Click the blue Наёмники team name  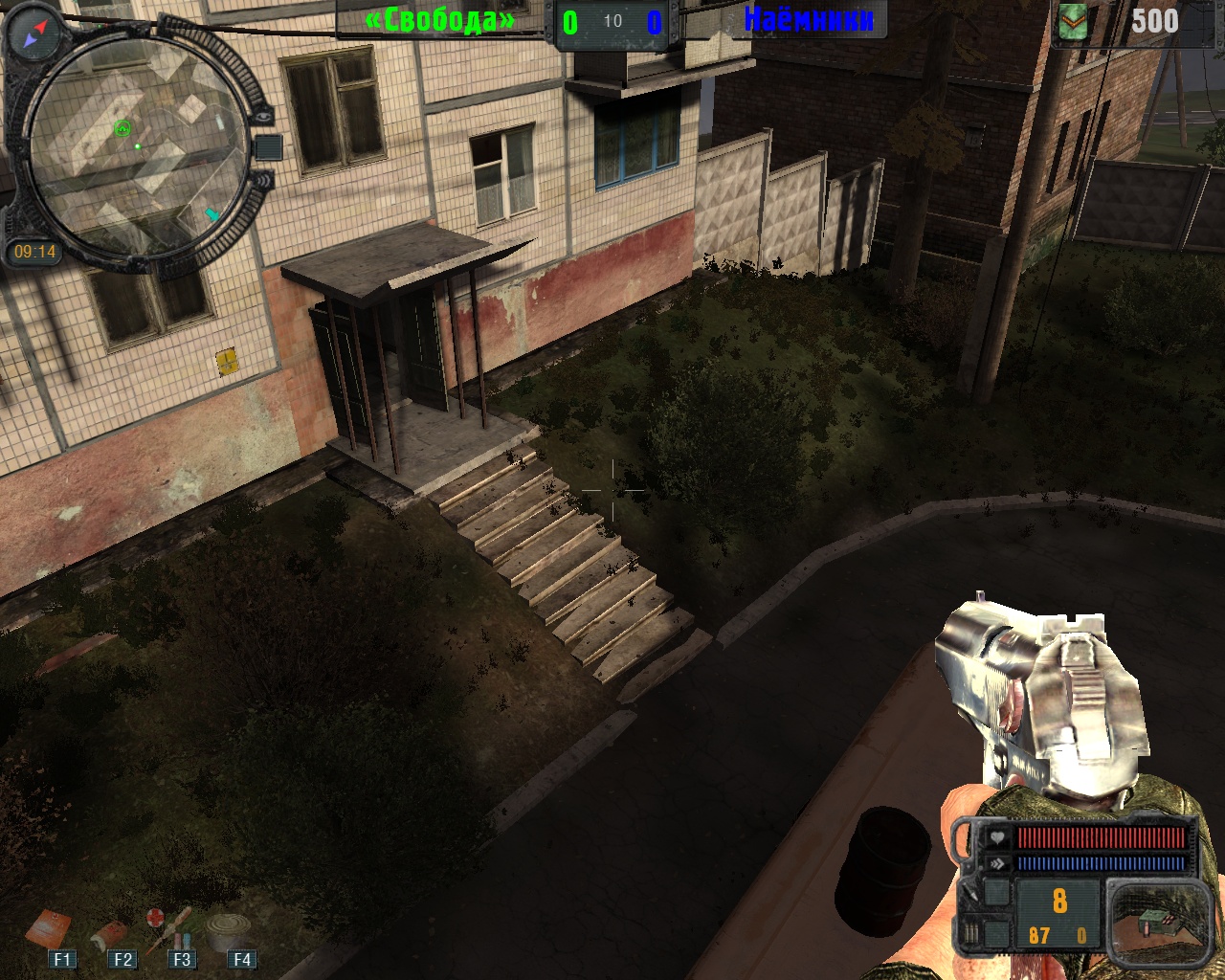click(809, 18)
